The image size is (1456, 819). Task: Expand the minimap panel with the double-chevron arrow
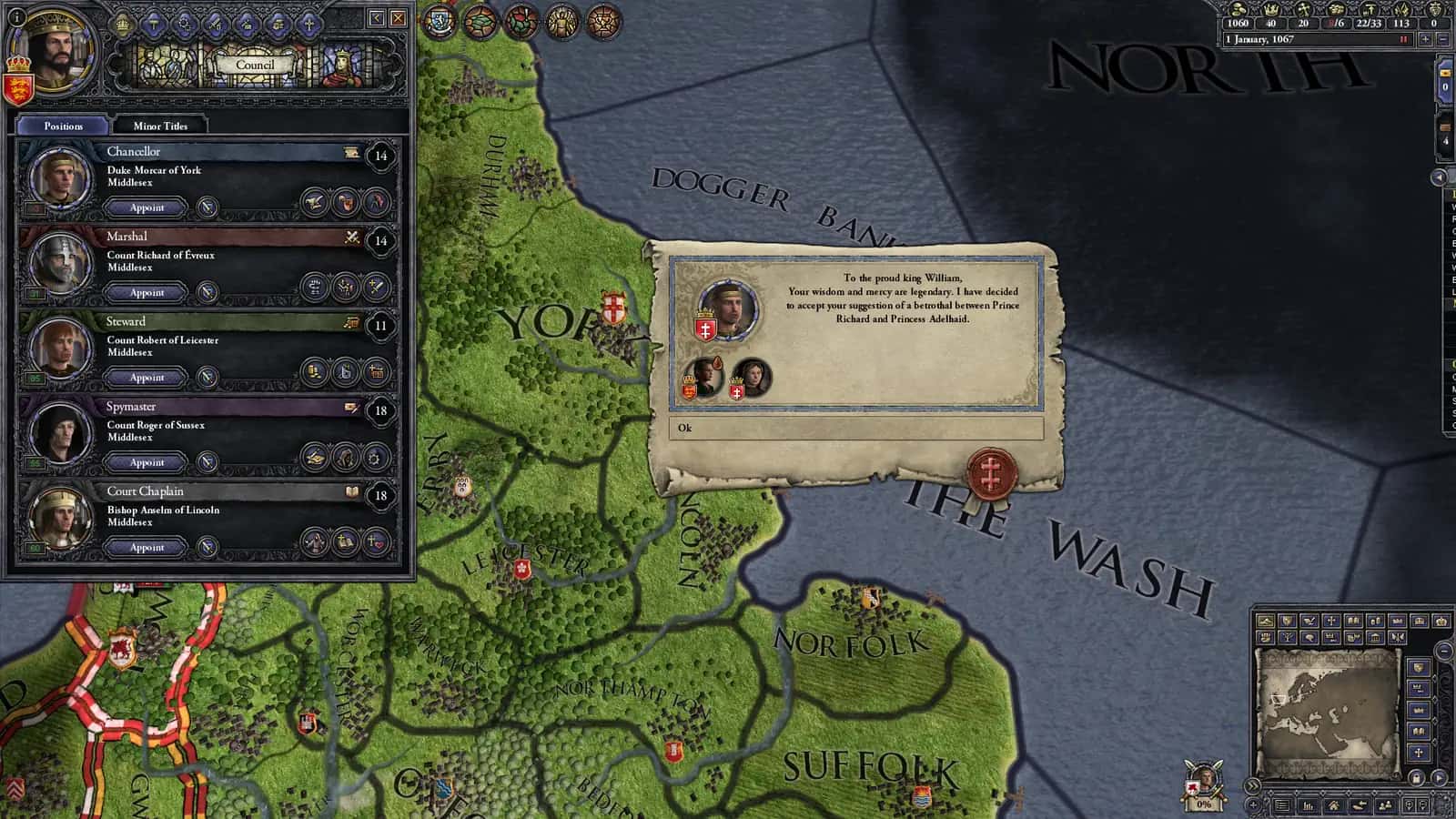click(x=1253, y=785)
